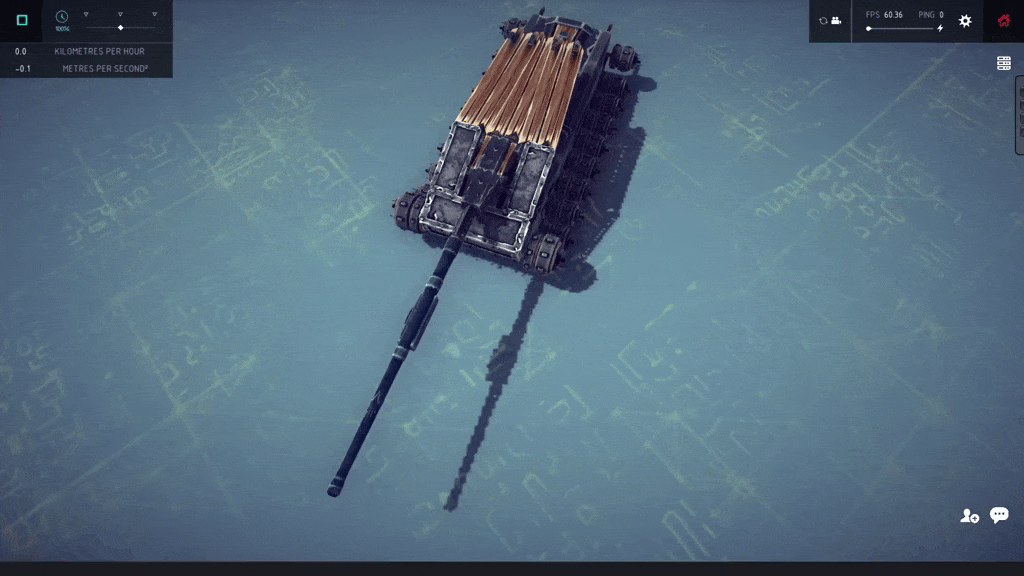Toggle the camera mode icon
This screenshot has width=1024, height=576.
coord(830,20)
